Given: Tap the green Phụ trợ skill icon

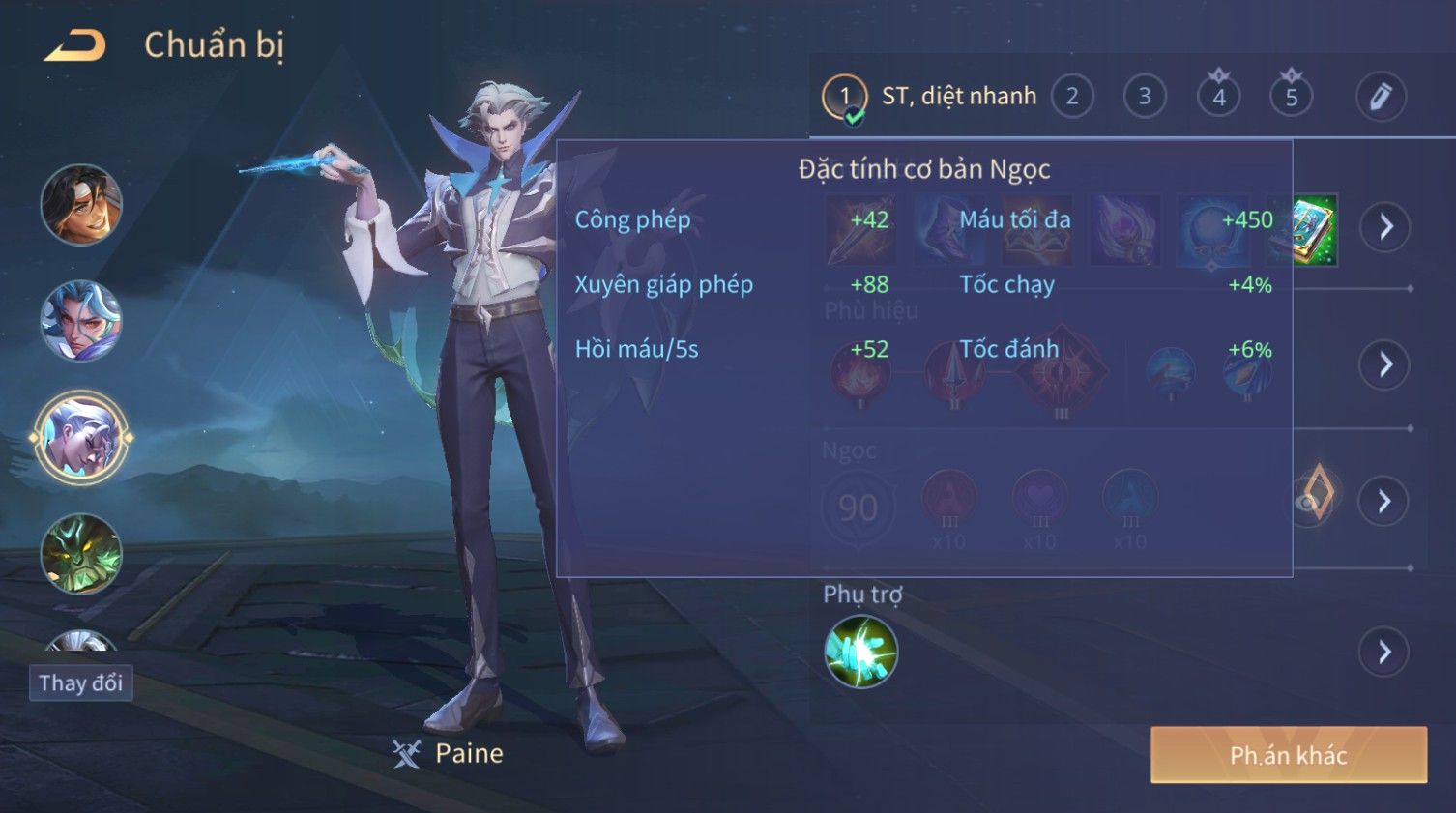Looking at the screenshot, I should [860, 652].
